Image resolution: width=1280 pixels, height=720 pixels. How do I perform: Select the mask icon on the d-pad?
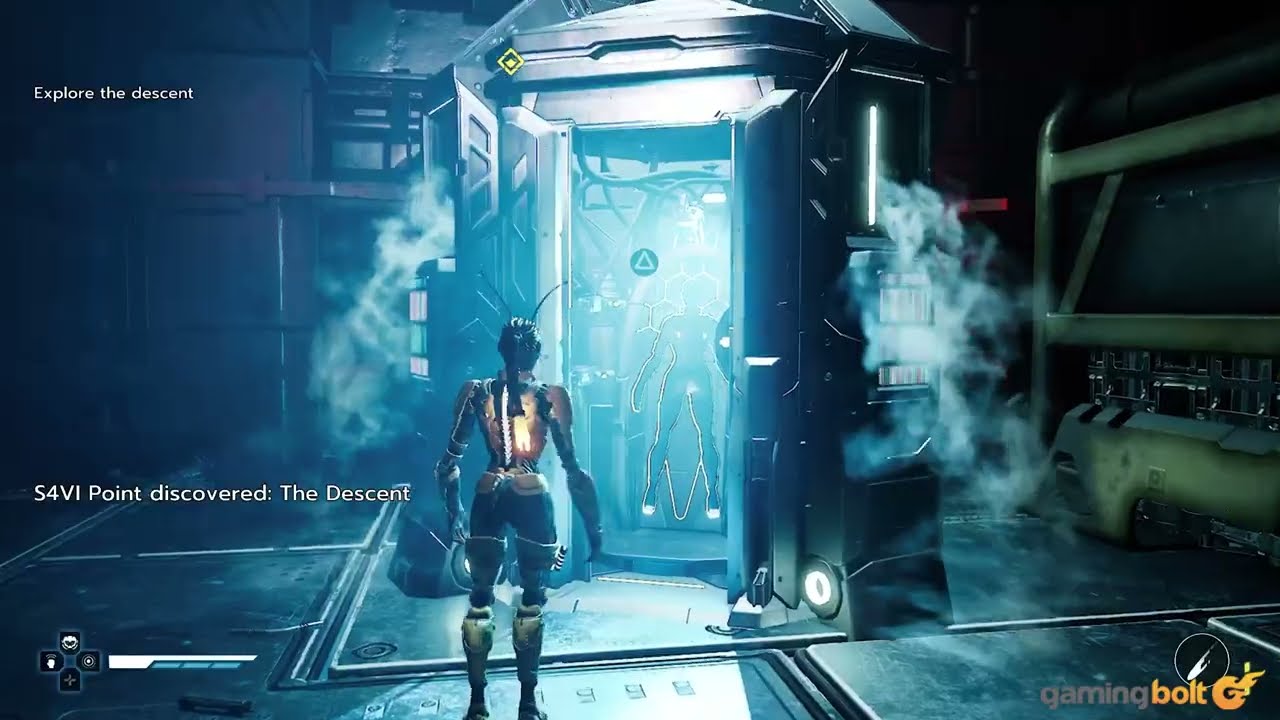(x=69, y=643)
